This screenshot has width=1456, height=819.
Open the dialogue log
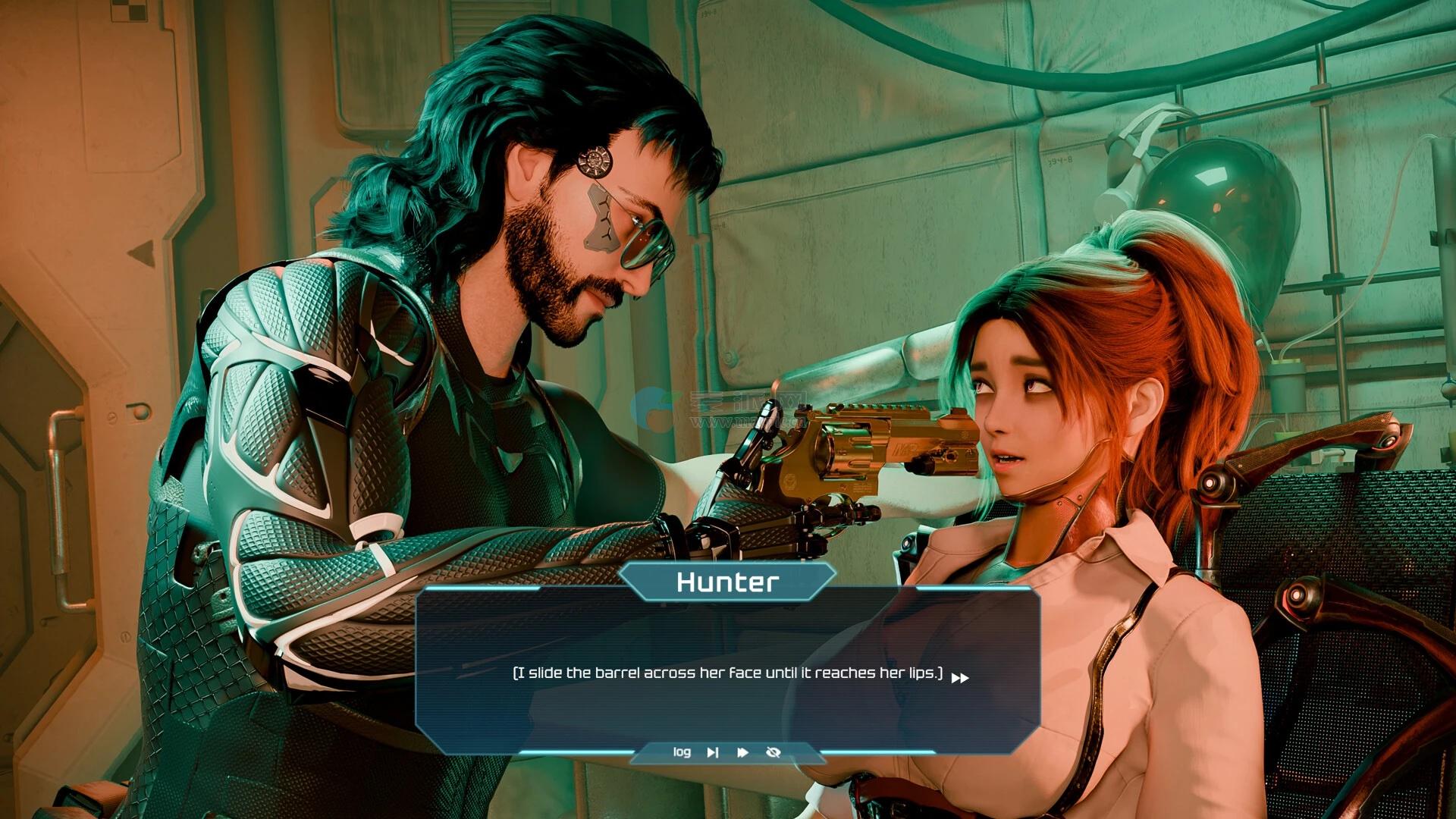[682, 752]
